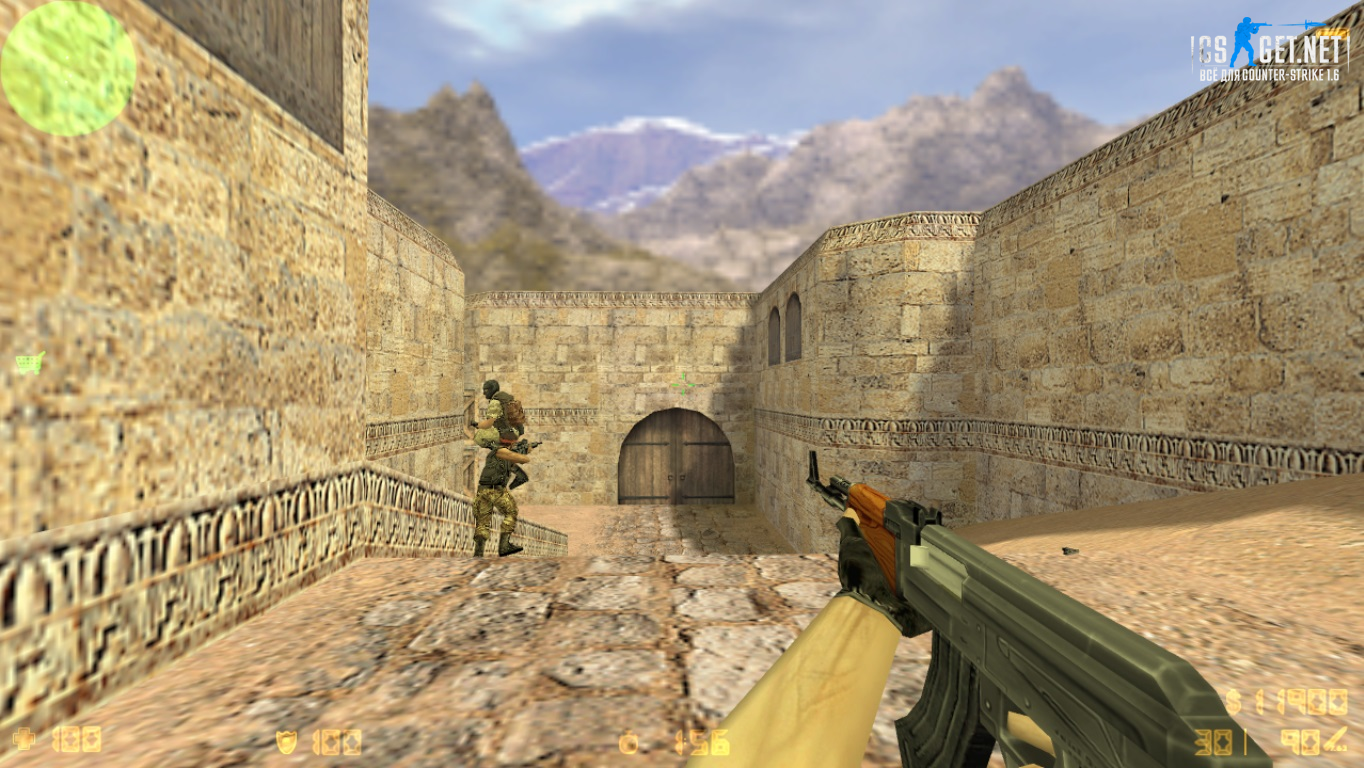Open the CS-GET.NET watermark logo

click(x=1268, y=50)
